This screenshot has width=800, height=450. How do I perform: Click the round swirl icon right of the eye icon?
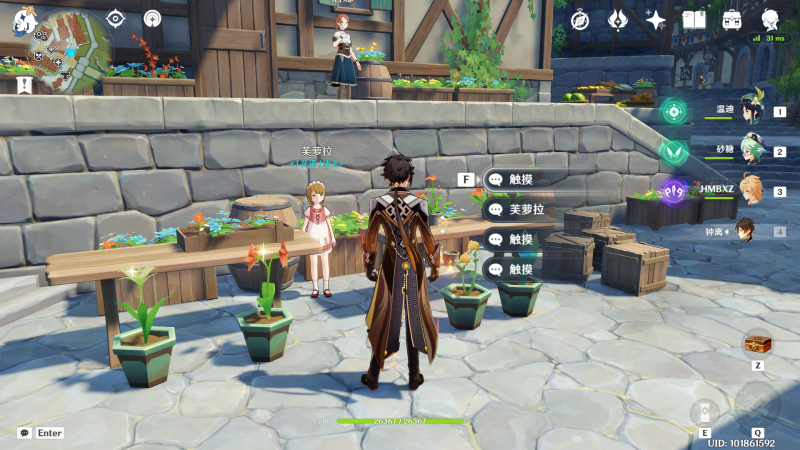click(152, 18)
